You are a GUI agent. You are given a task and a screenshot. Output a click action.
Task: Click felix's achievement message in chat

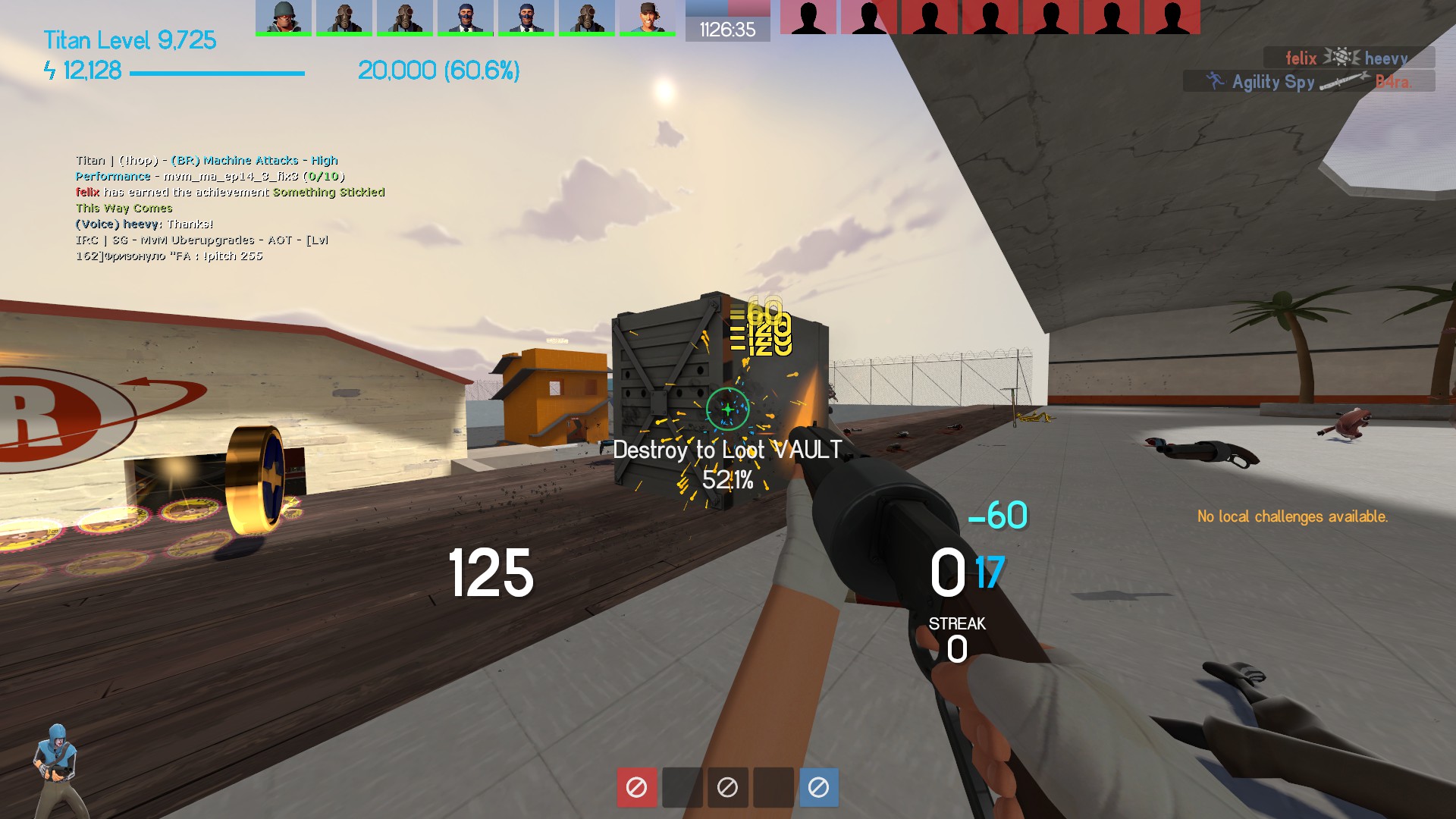click(230, 193)
